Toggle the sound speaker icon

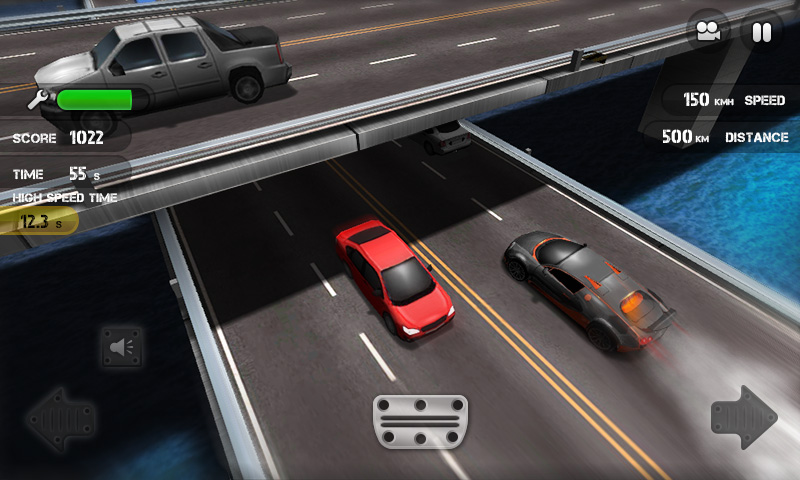(122, 347)
